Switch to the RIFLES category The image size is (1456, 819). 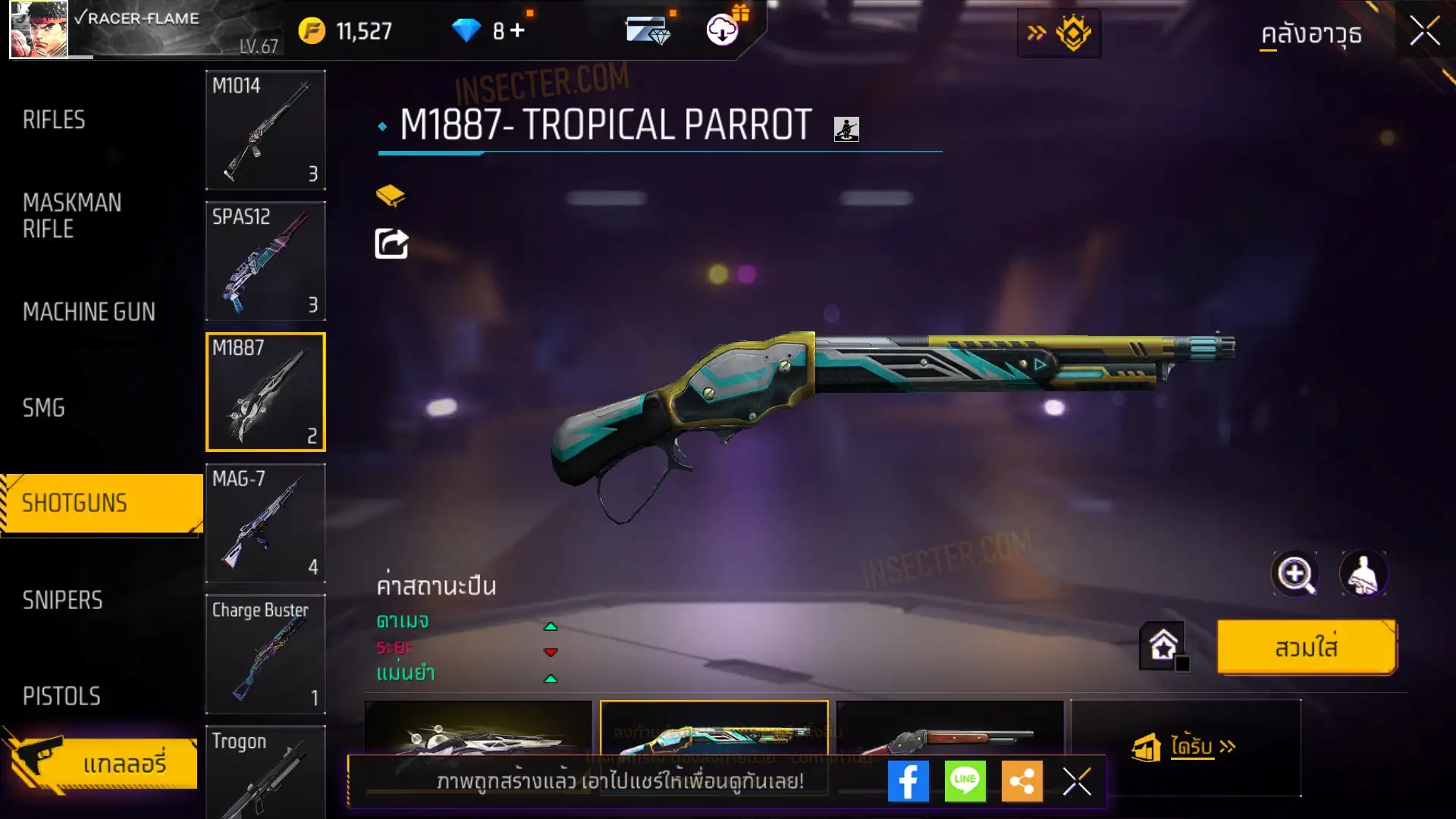click(54, 120)
